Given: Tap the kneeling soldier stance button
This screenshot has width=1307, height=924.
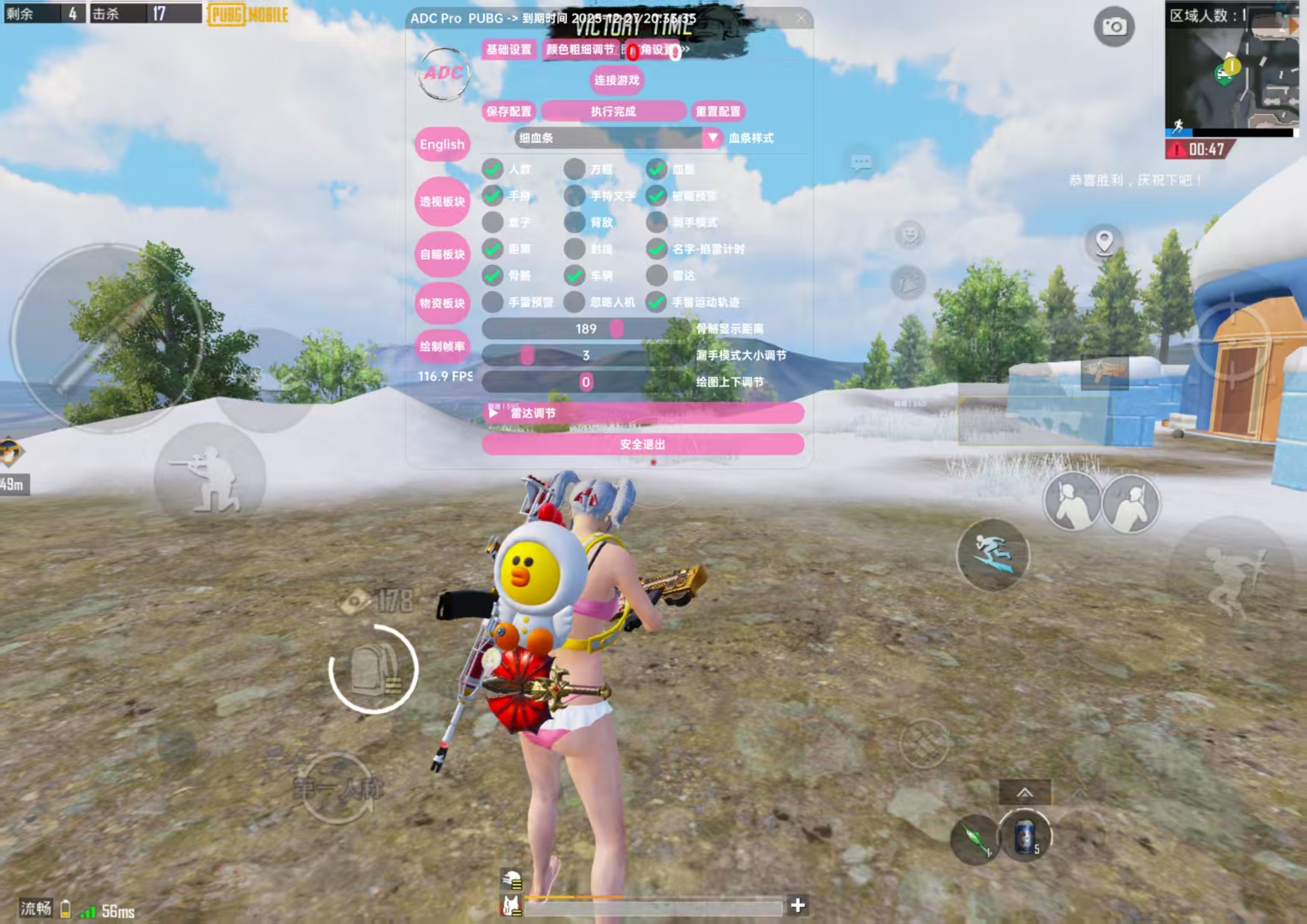Looking at the screenshot, I should (x=209, y=480).
